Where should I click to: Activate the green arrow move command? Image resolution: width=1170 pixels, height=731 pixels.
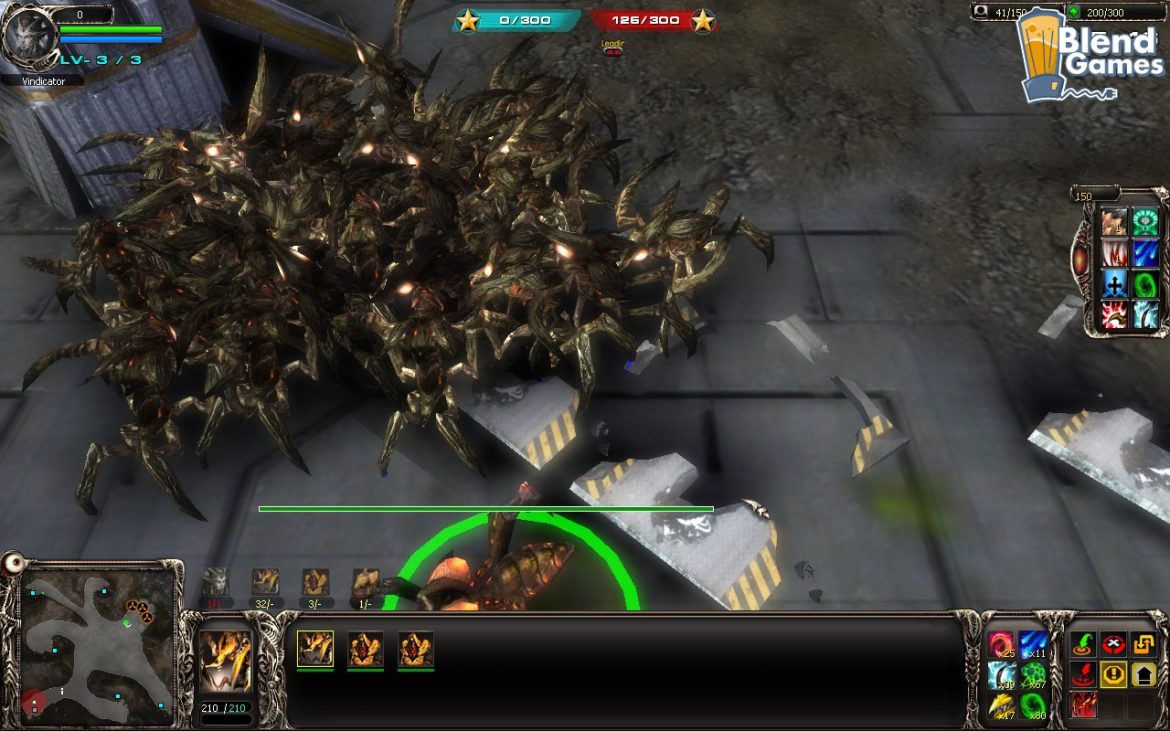pyautogui.click(x=1084, y=645)
